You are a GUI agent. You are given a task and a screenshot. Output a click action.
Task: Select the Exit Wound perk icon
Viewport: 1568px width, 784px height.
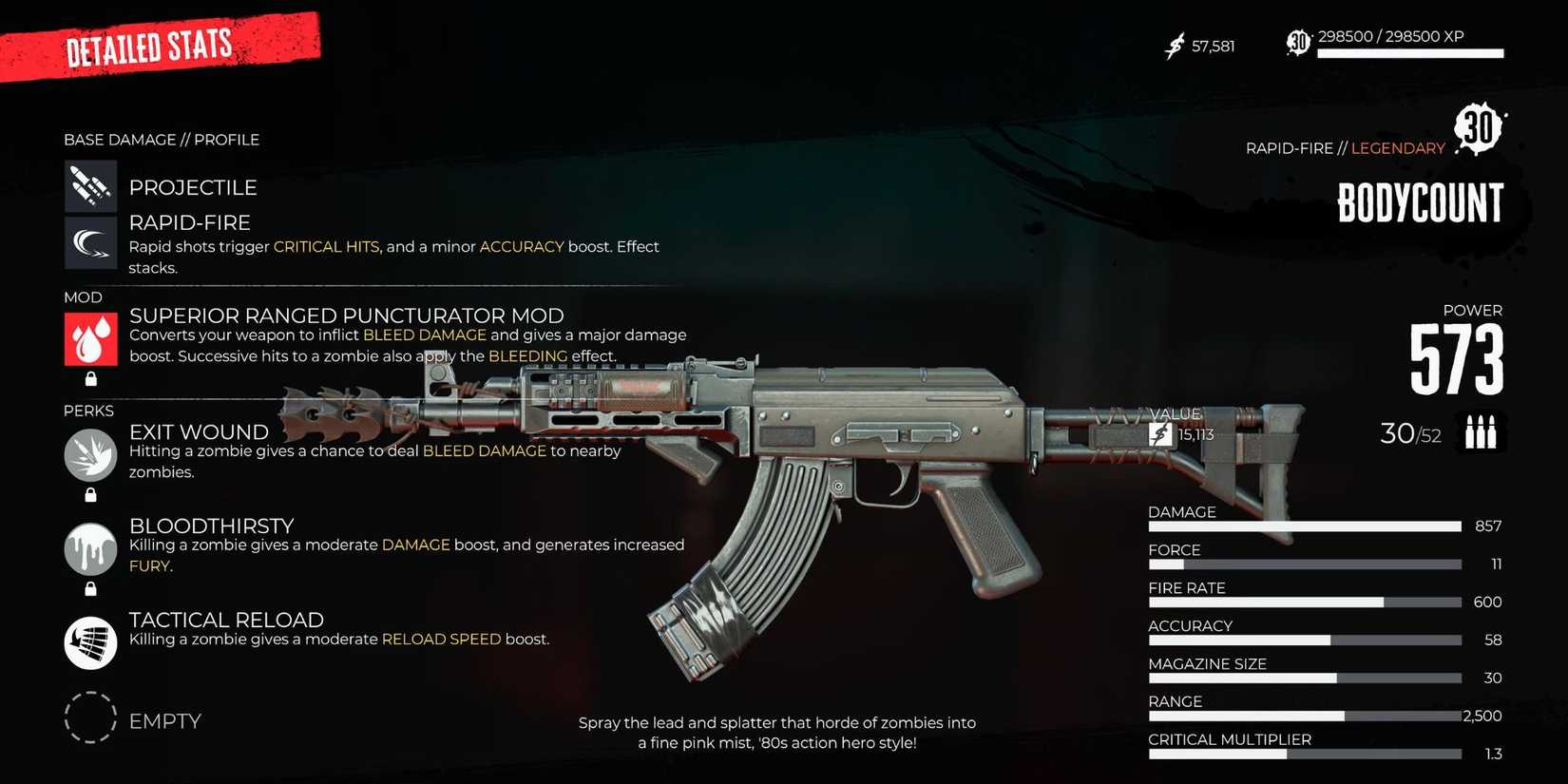click(x=90, y=454)
